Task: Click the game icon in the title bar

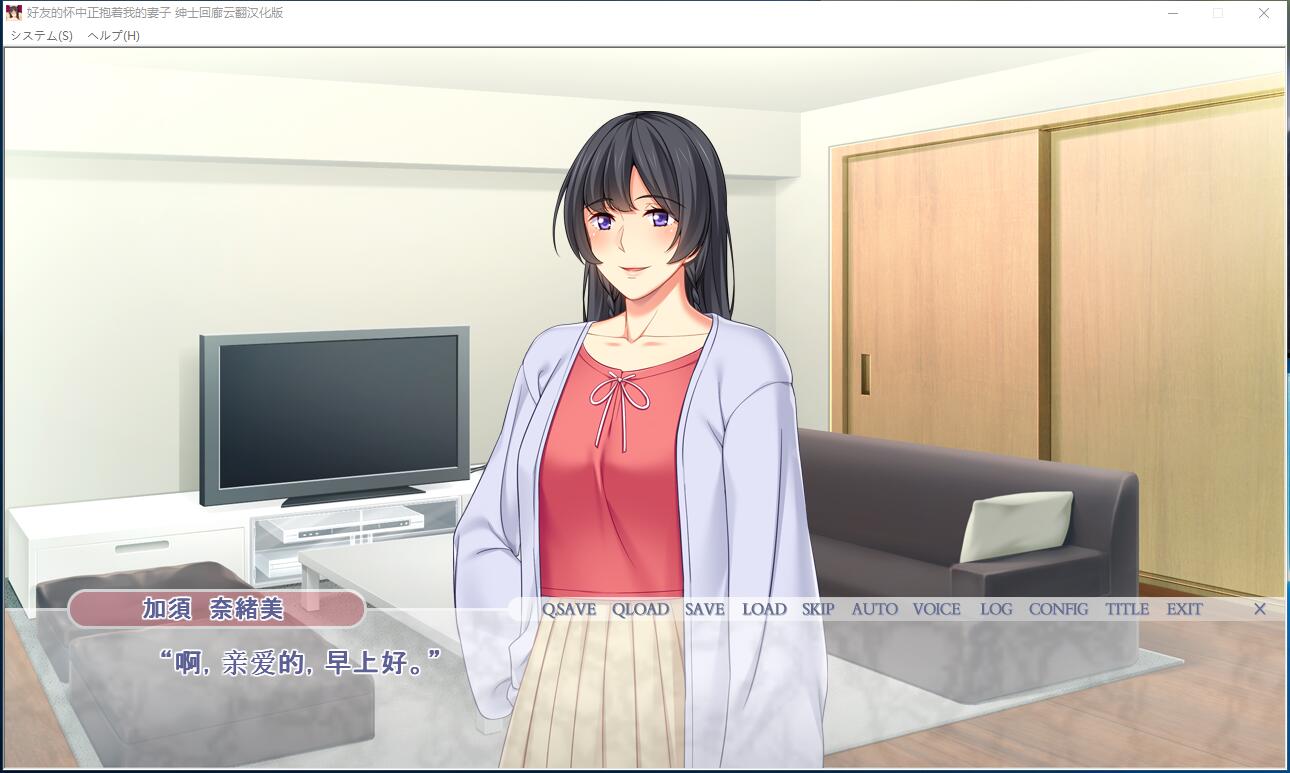Action: coord(13,13)
